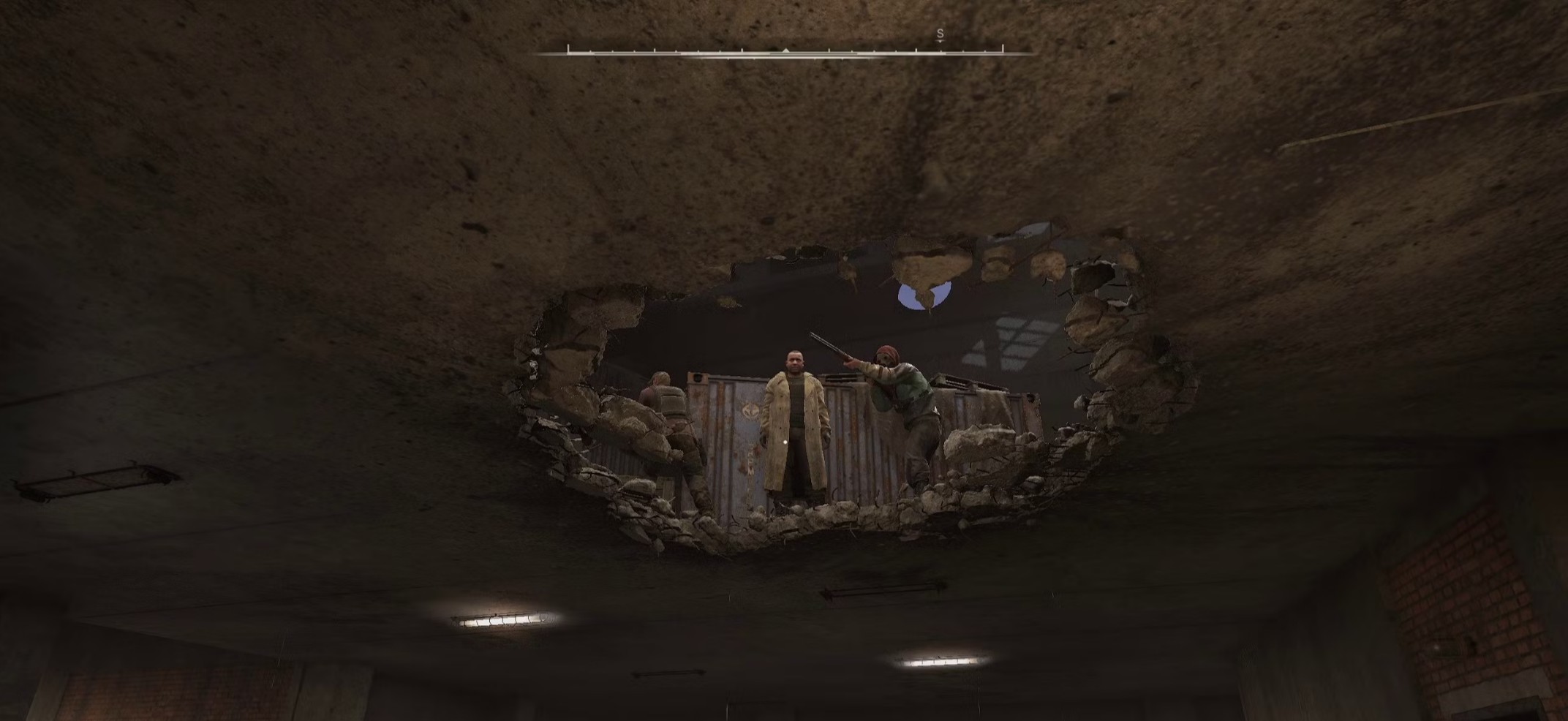Image resolution: width=1568 pixels, height=721 pixels.
Task: Click the right end tick of the compass bar
Action: [x=1002, y=48]
